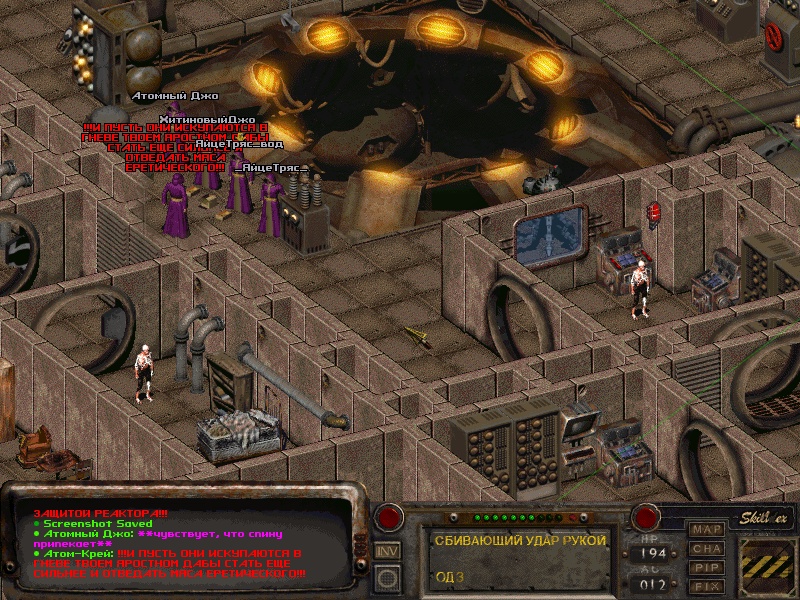
Task: Open the Skilldex panel
Action: (765, 517)
